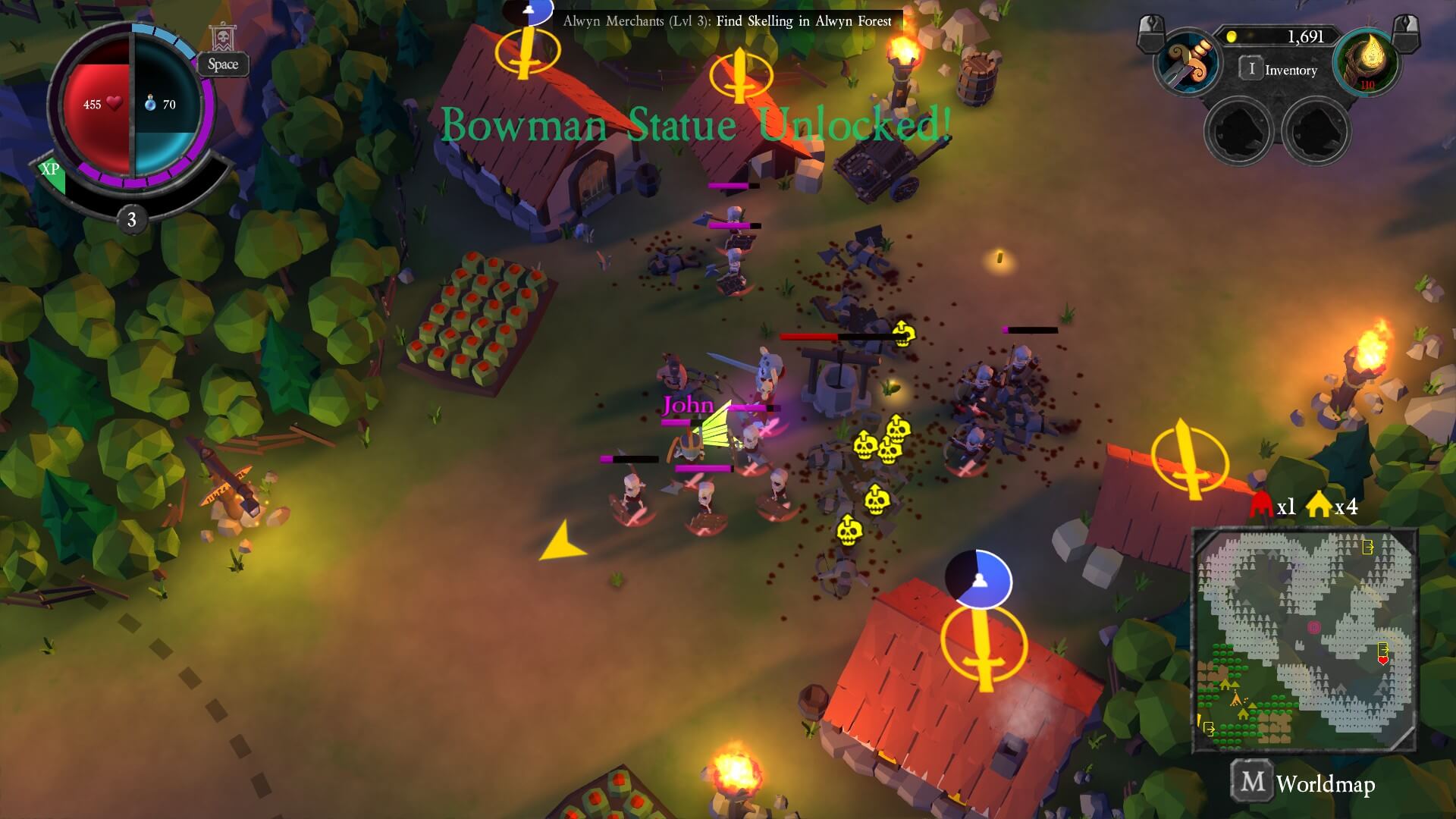The height and width of the screenshot is (819, 1456).
Task: Activate the flaming torch ability icon
Action: (1367, 63)
